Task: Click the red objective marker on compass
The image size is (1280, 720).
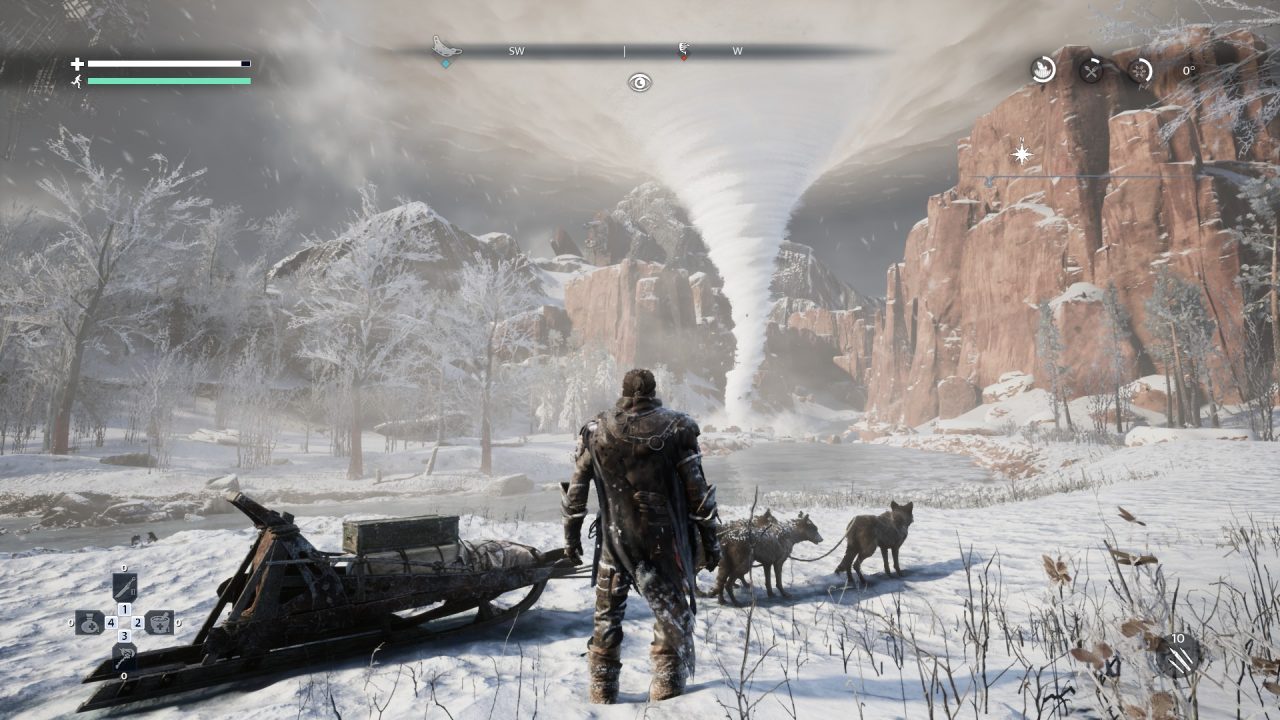Action: (683, 50)
